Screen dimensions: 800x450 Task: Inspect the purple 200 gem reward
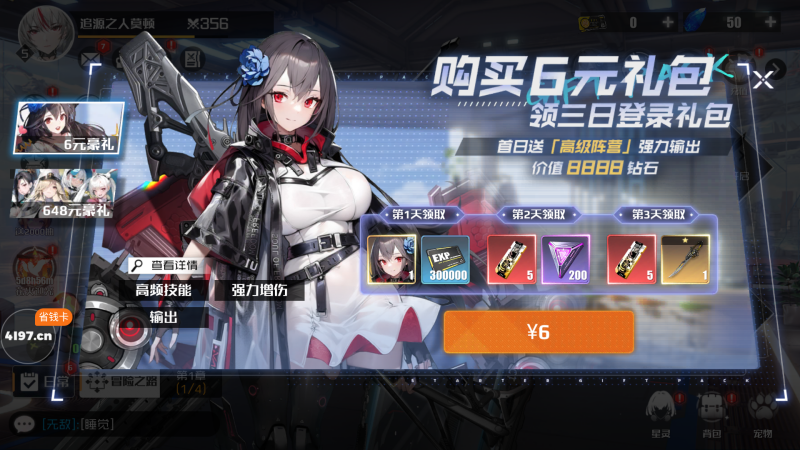(x=566, y=259)
